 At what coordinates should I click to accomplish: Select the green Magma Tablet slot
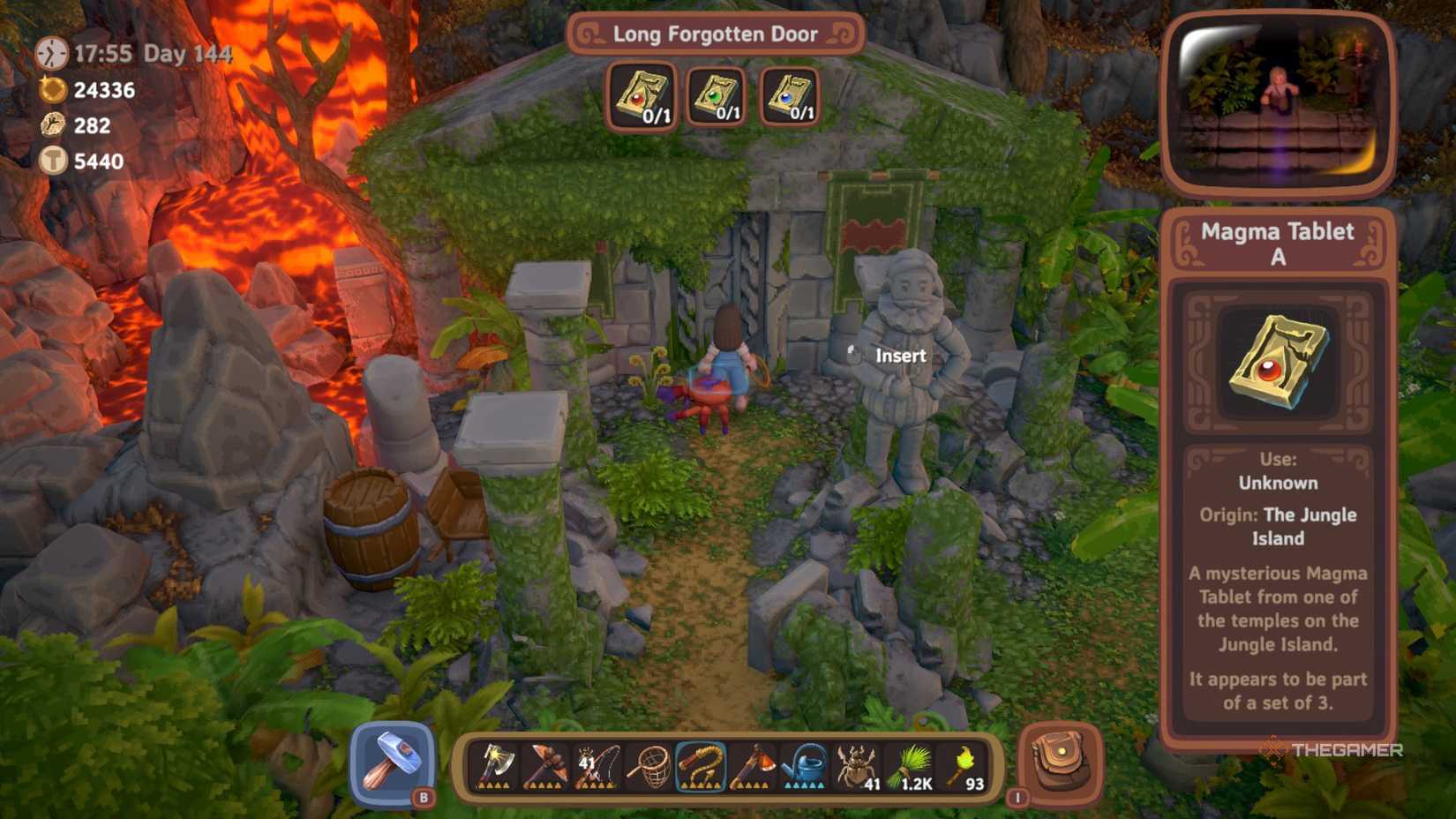click(x=717, y=97)
